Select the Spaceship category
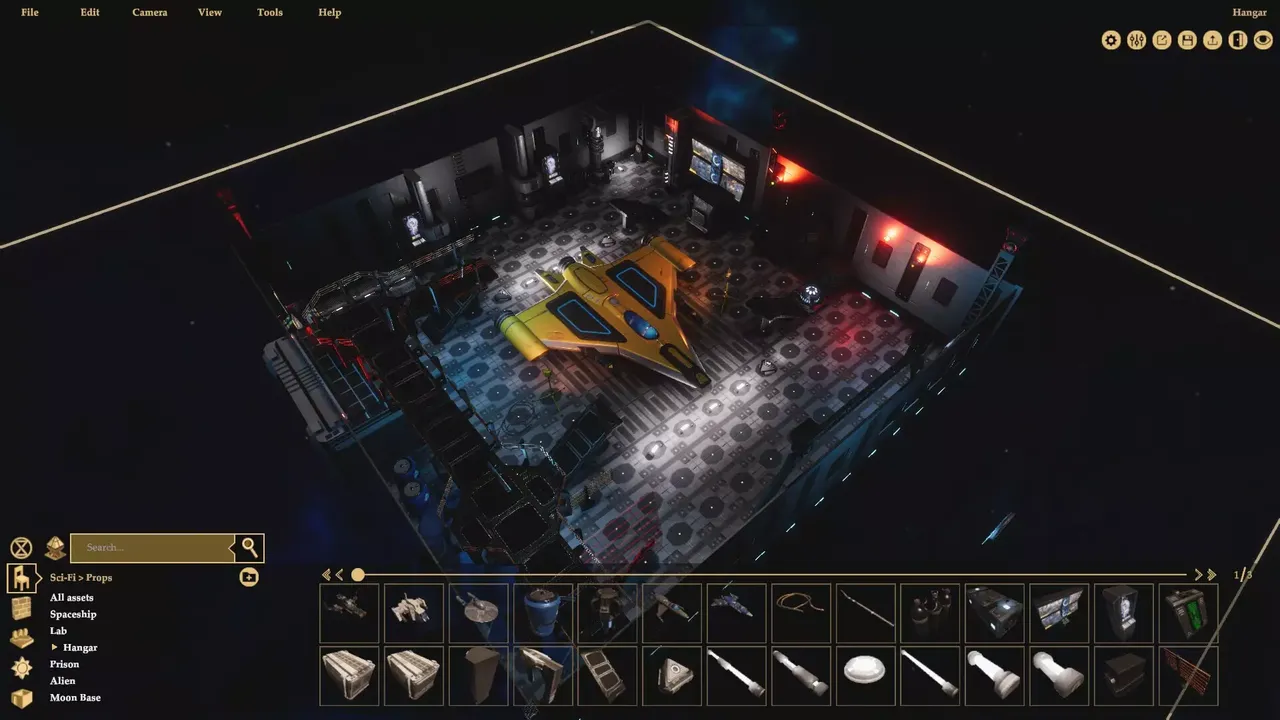Viewport: 1280px width, 720px height. (73, 613)
